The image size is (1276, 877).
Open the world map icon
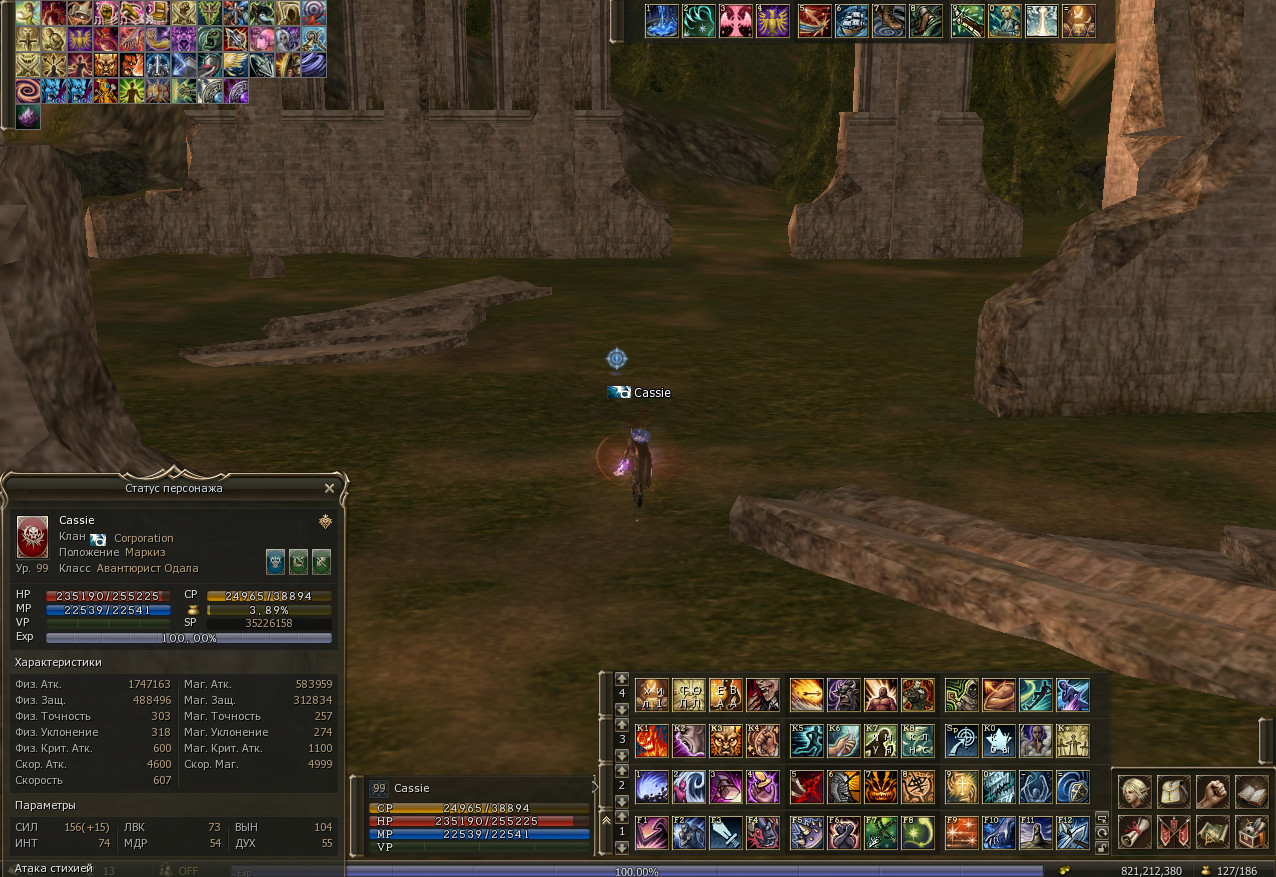[1212, 831]
